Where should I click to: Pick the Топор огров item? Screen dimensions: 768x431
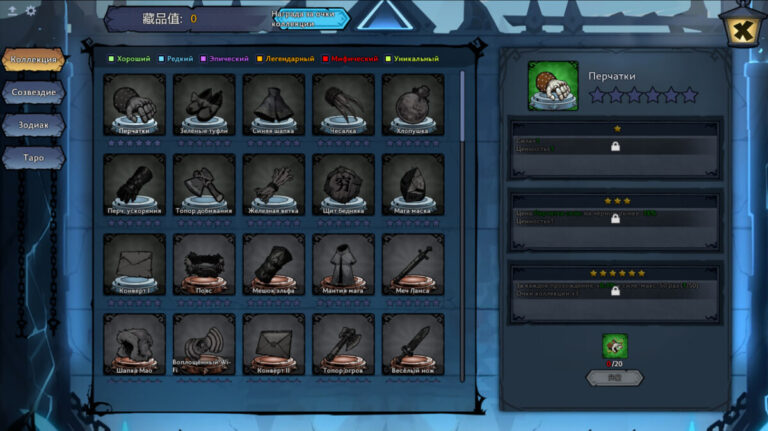(x=343, y=343)
